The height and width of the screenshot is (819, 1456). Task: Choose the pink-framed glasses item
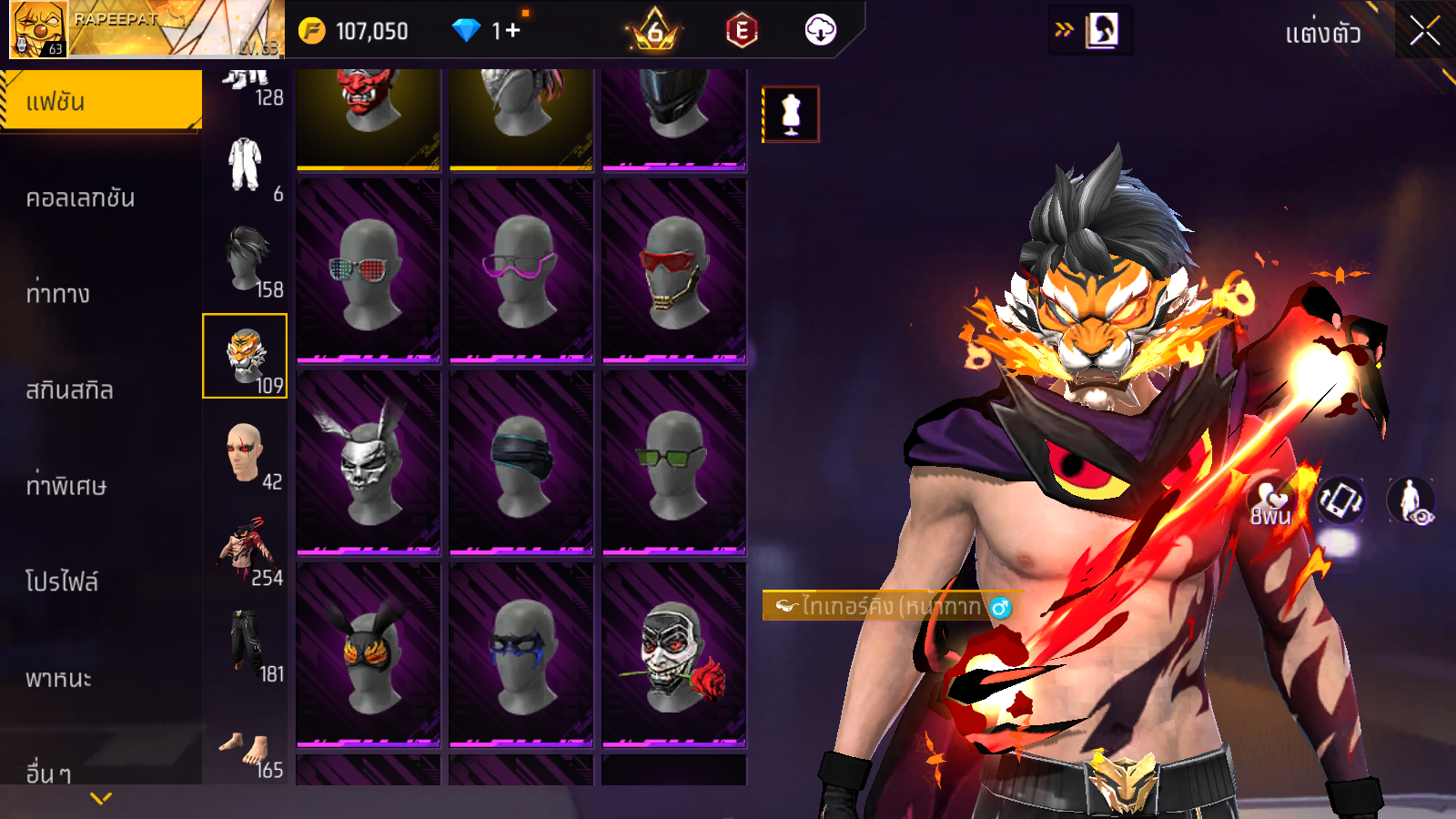[521, 270]
